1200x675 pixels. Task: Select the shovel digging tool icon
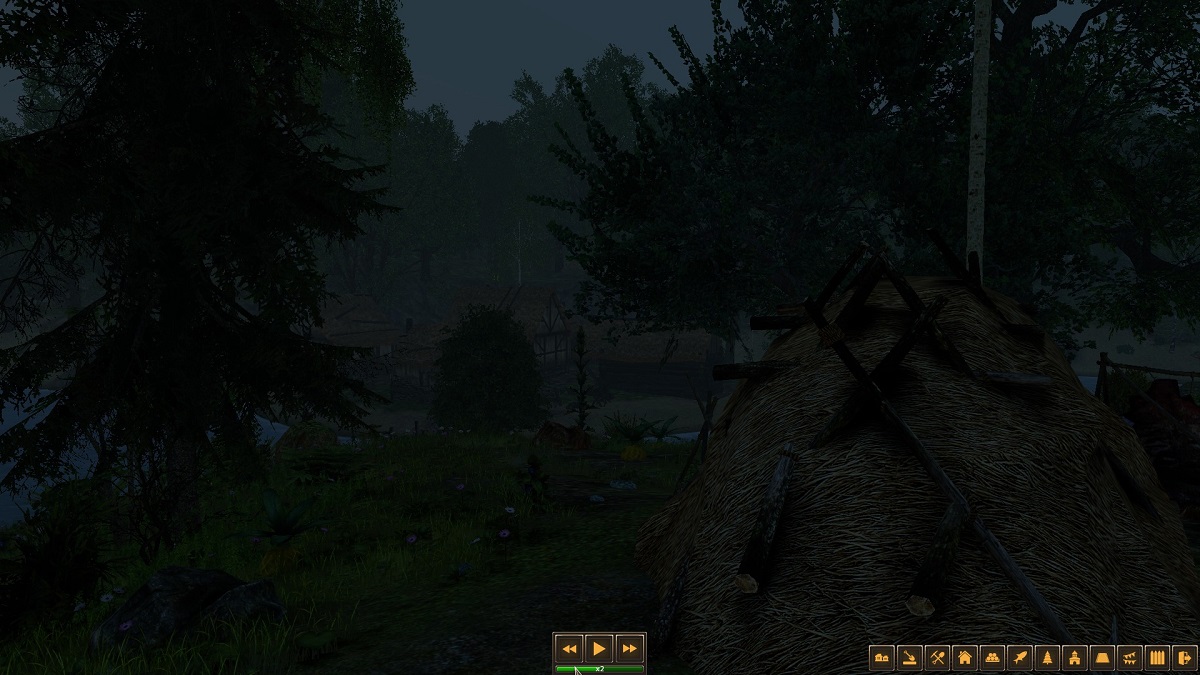click(910, 658)
